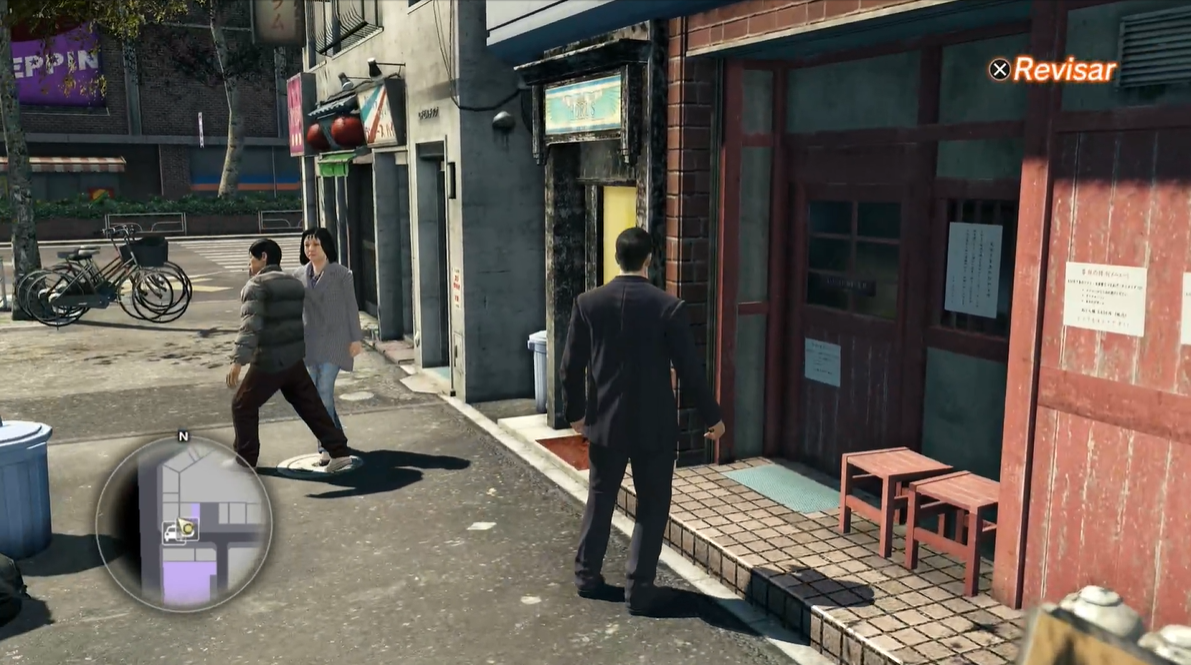Choose the Revisar interaction prompt label
The height and width of the screenshot is (665, 1191).
click(x=1064, y=69)
